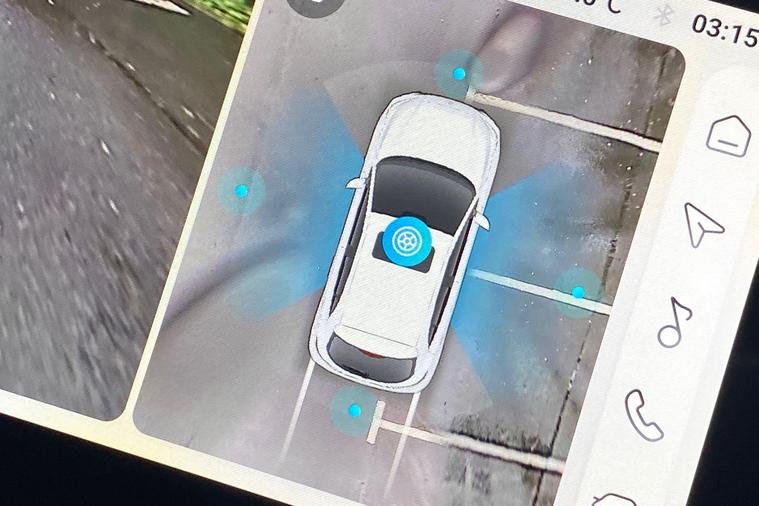Select the camera dot ahead of car's hood
759x506 pixels.
[x=459, y=74]
